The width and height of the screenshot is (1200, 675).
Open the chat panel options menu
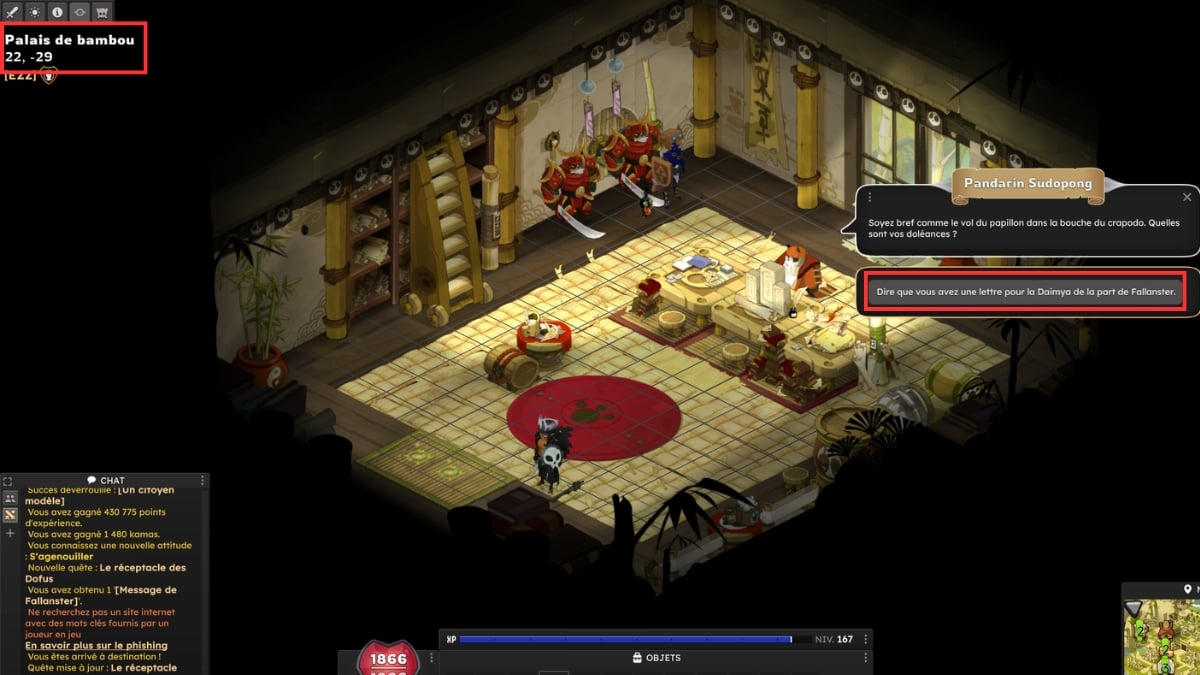(x=203, y=481)
